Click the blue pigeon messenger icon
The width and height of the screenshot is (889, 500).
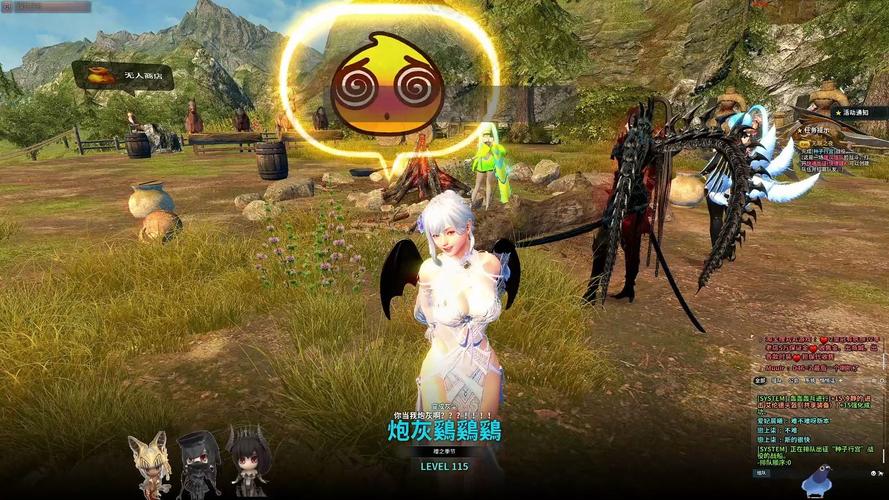(x=818, y=484)
